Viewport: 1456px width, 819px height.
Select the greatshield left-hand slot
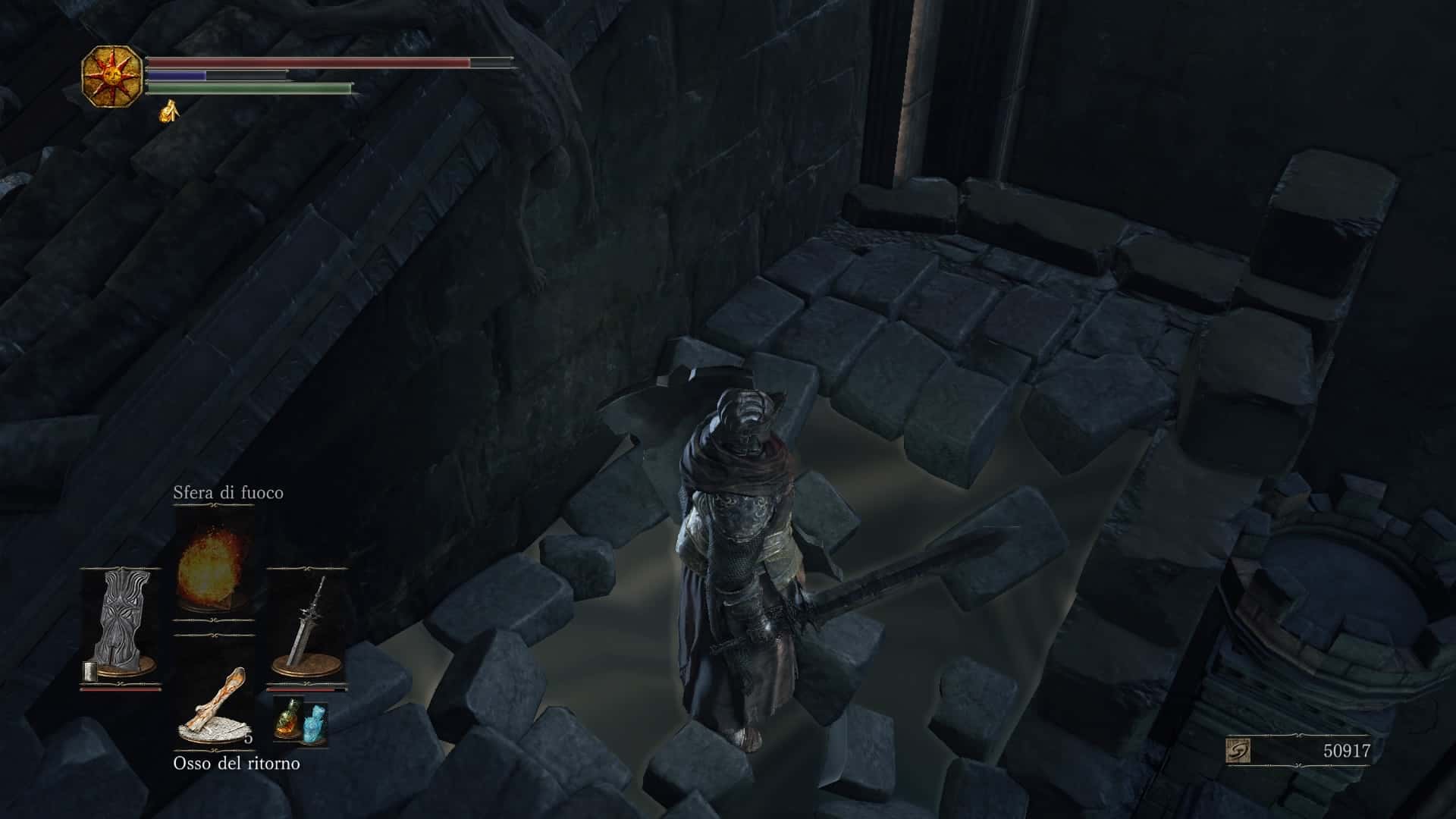(x=121, y=628)
